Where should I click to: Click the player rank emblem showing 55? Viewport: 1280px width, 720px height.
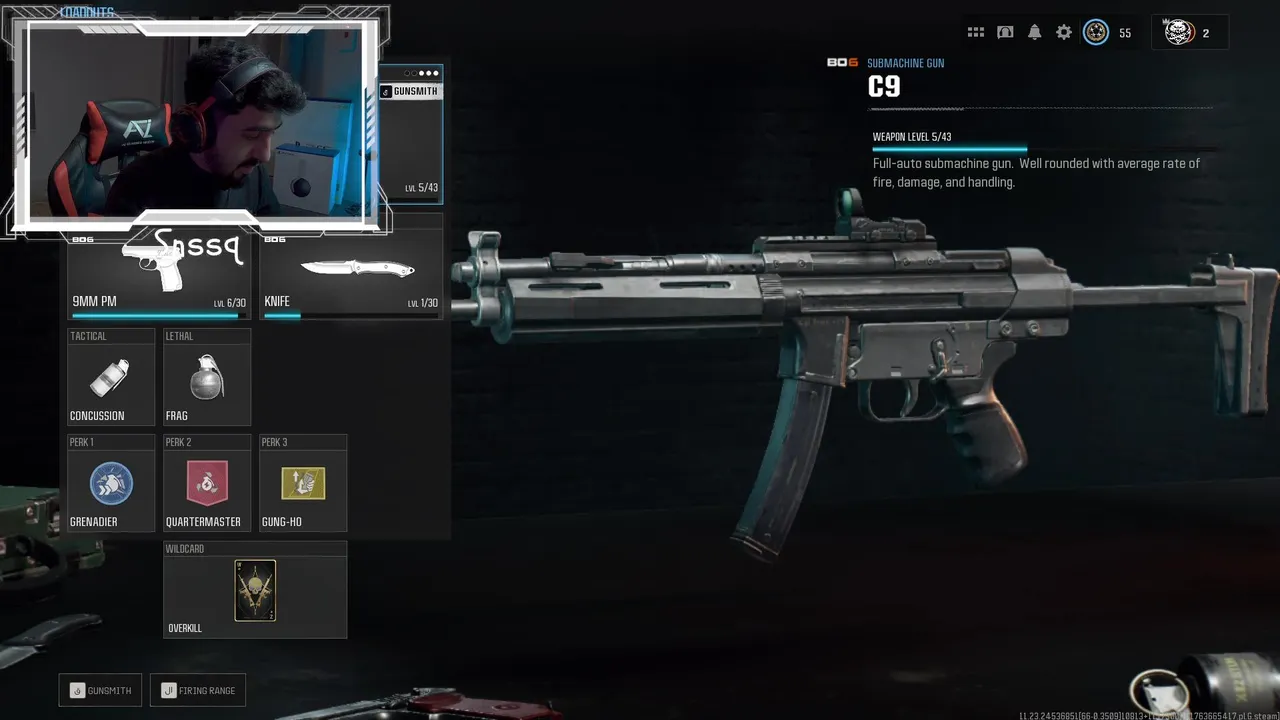click(x=1097, y=33)
